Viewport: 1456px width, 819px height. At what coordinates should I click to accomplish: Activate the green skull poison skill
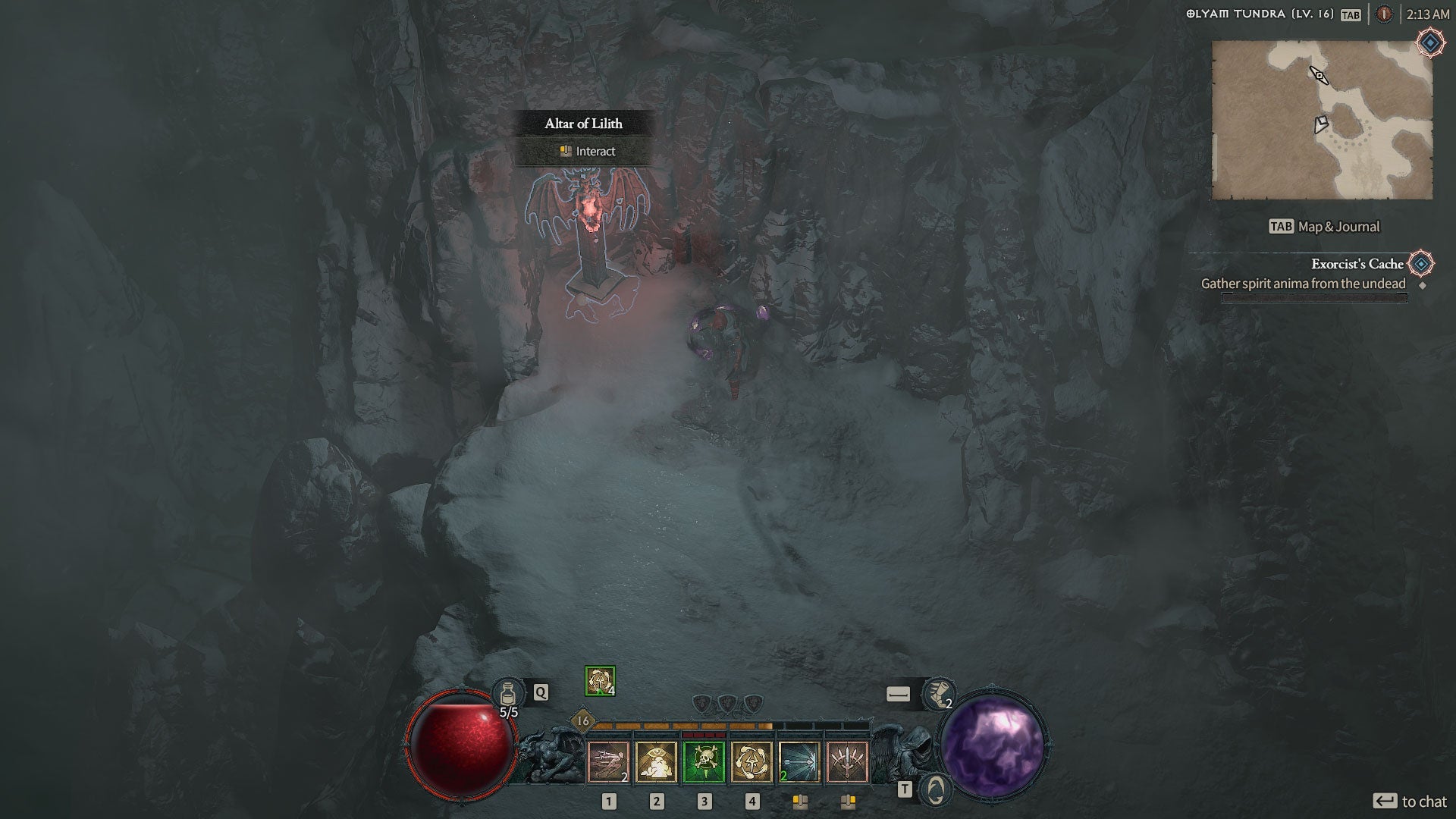coord(704,761)
